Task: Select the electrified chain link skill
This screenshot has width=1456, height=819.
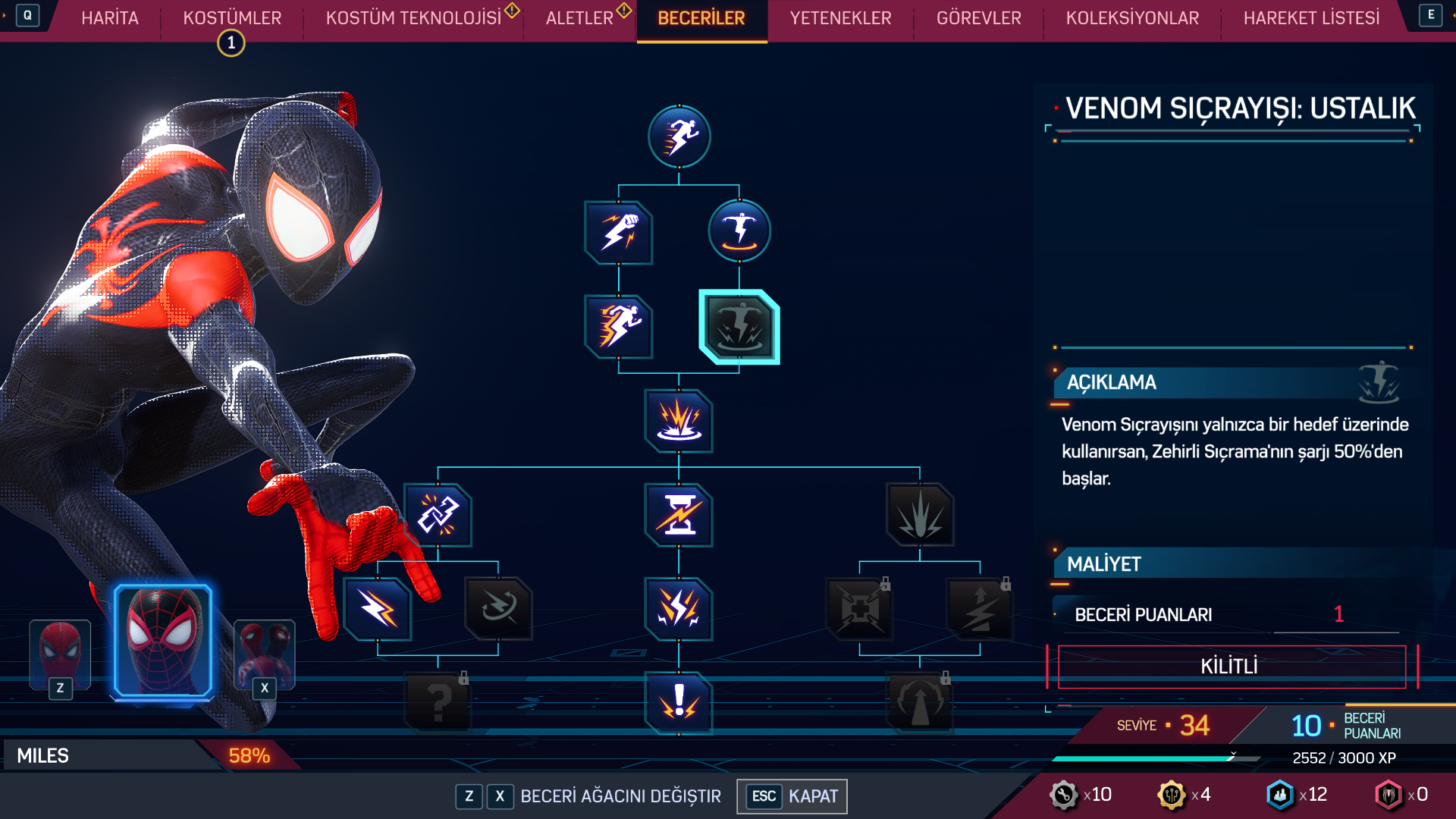Action: 438,516
